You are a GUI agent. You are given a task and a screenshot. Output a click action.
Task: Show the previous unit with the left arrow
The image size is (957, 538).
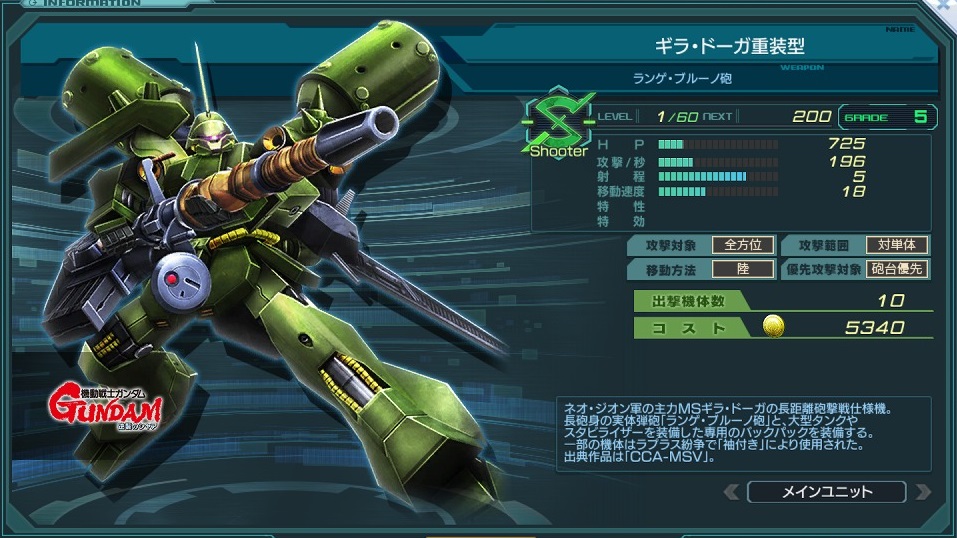click(x=731, y=492)
